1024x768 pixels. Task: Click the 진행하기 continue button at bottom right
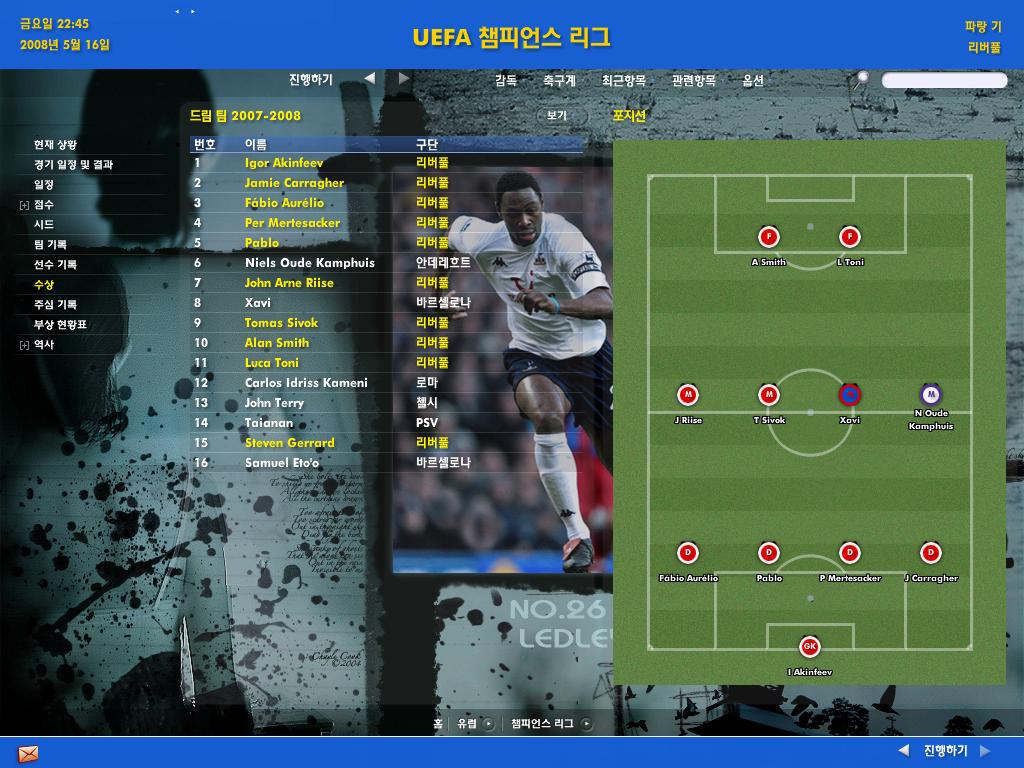[x=945, y=751]
